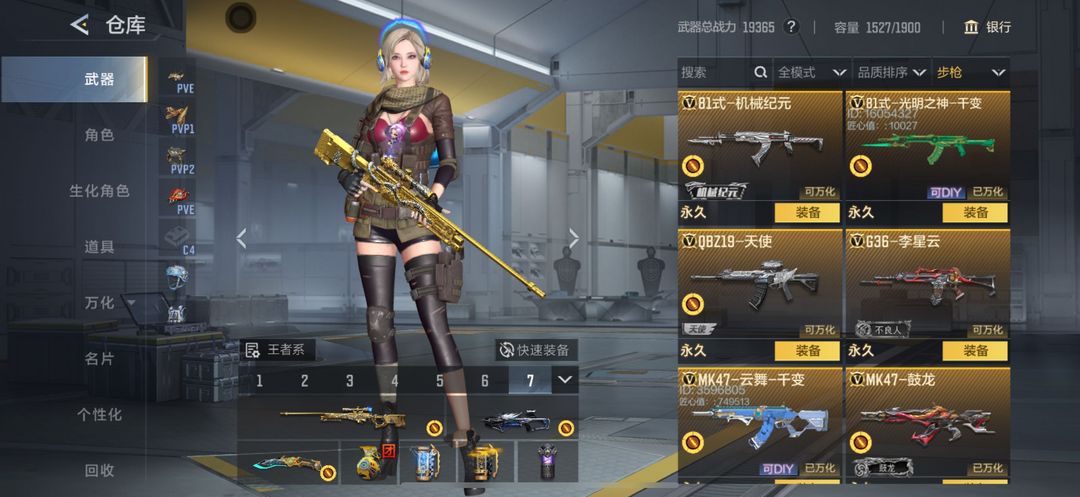The width and height of the screenshot is (1080, 497).
Task: Open the 品质排序 sorting dropdown
Action: [x=888, y=72]
